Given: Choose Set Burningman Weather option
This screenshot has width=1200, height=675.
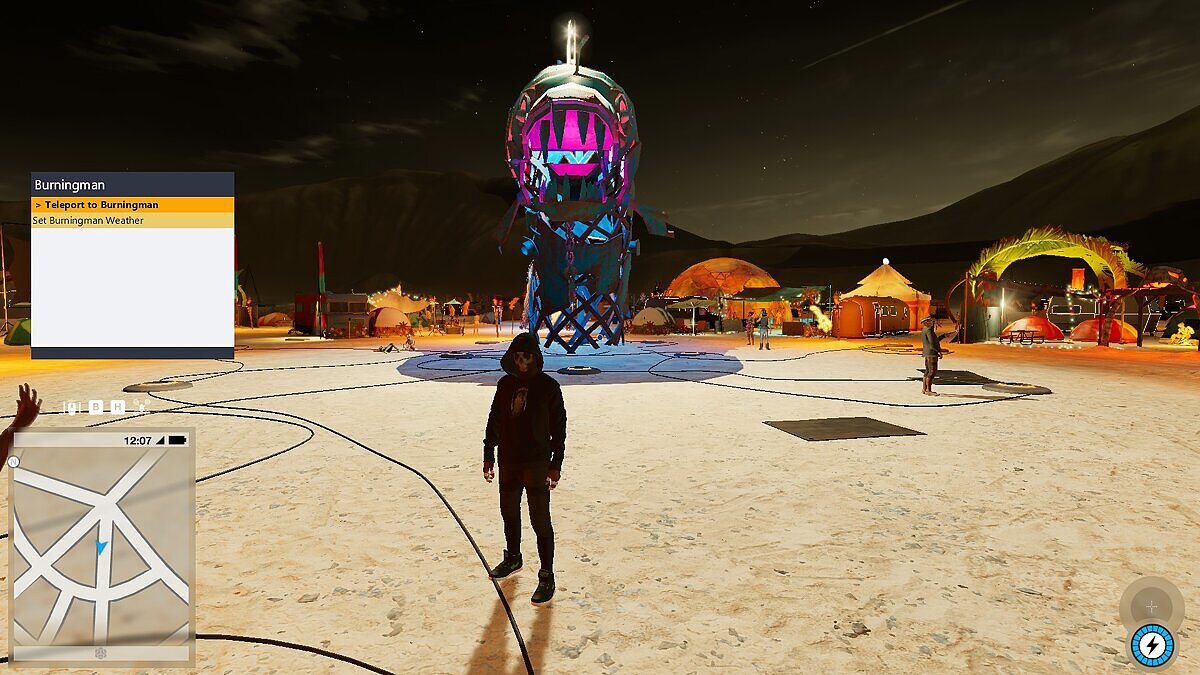Looking at the screenshot, I should point(132,221).
